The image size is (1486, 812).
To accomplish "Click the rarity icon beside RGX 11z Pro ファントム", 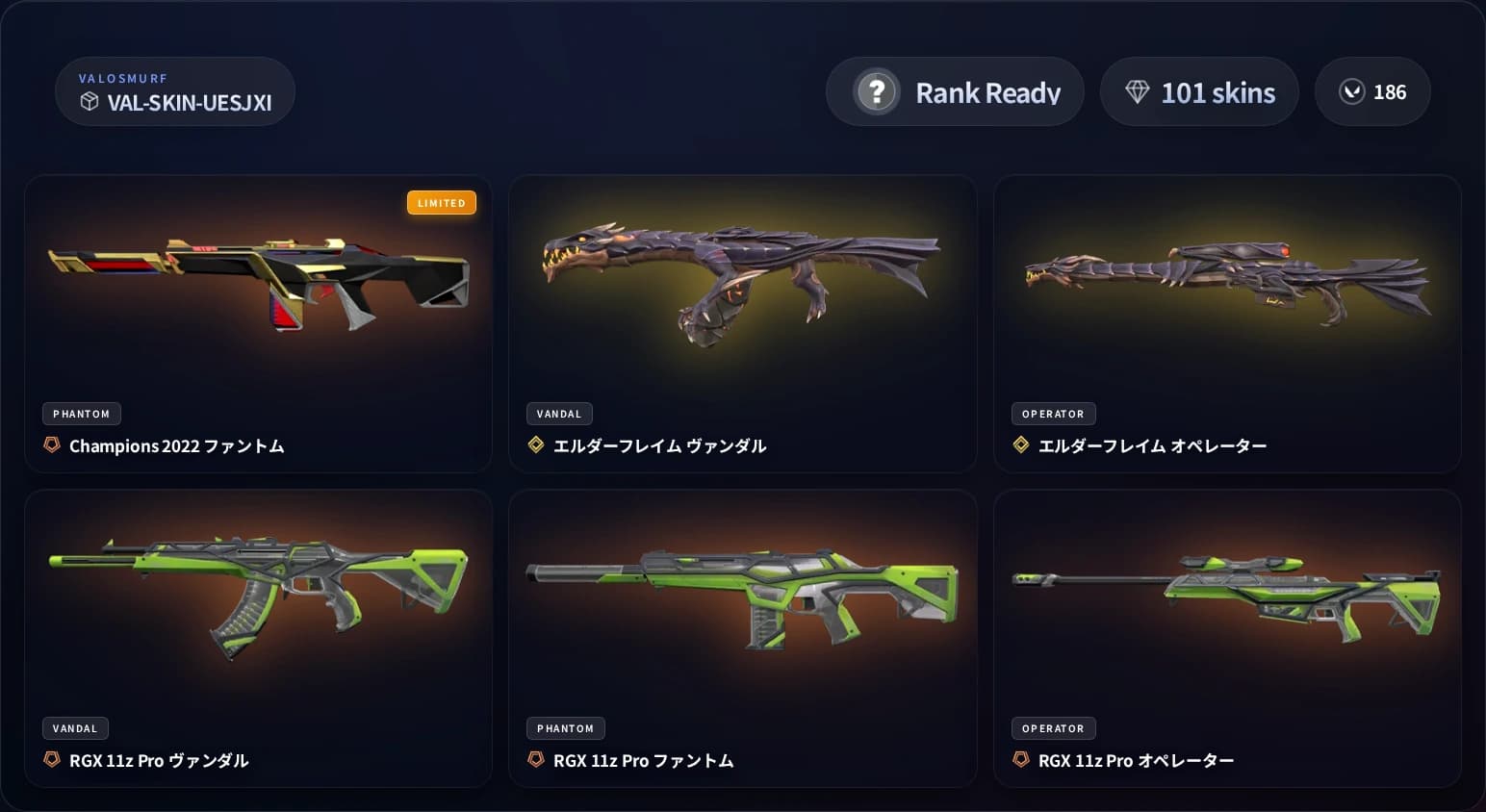I will [x=535, y=759].
